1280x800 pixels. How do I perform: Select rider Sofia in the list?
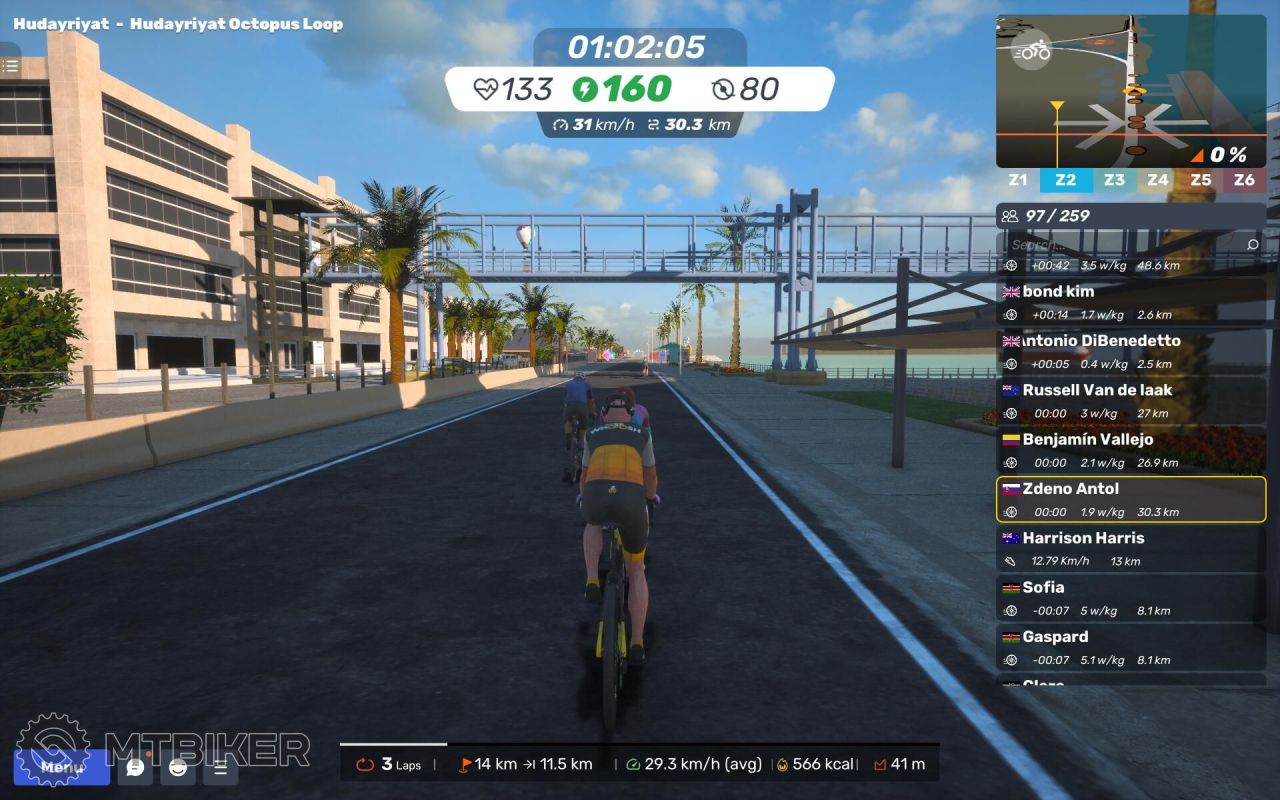pyautogui.click(x=1130, y=597)
